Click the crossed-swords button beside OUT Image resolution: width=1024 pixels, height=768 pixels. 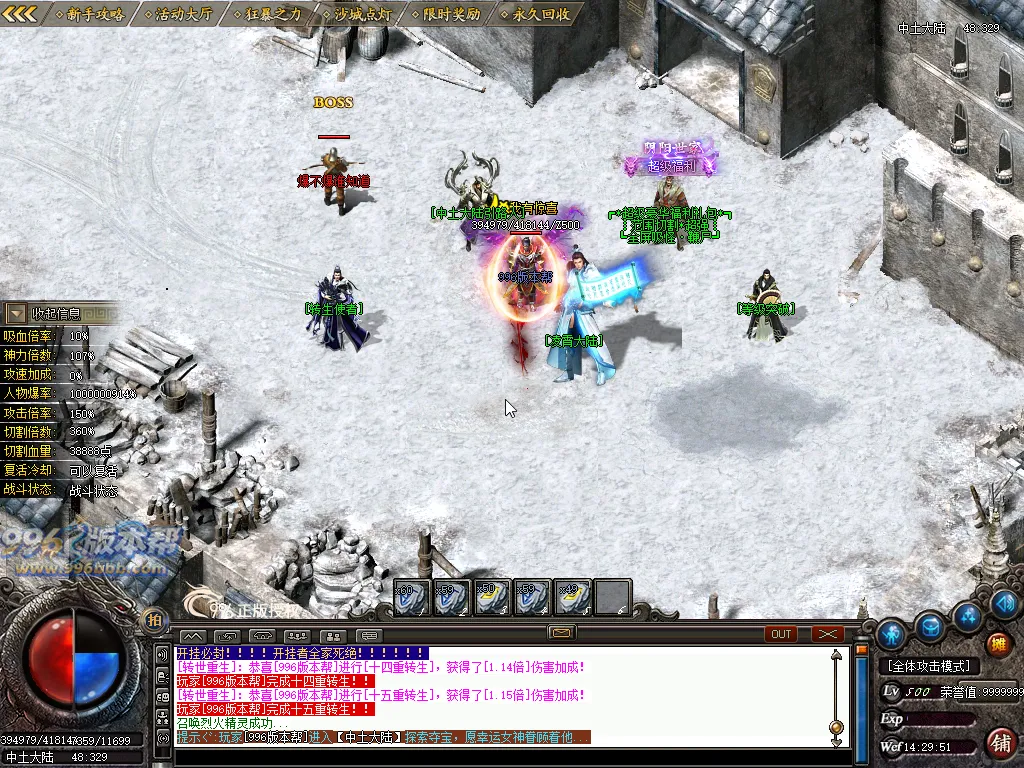827,634
